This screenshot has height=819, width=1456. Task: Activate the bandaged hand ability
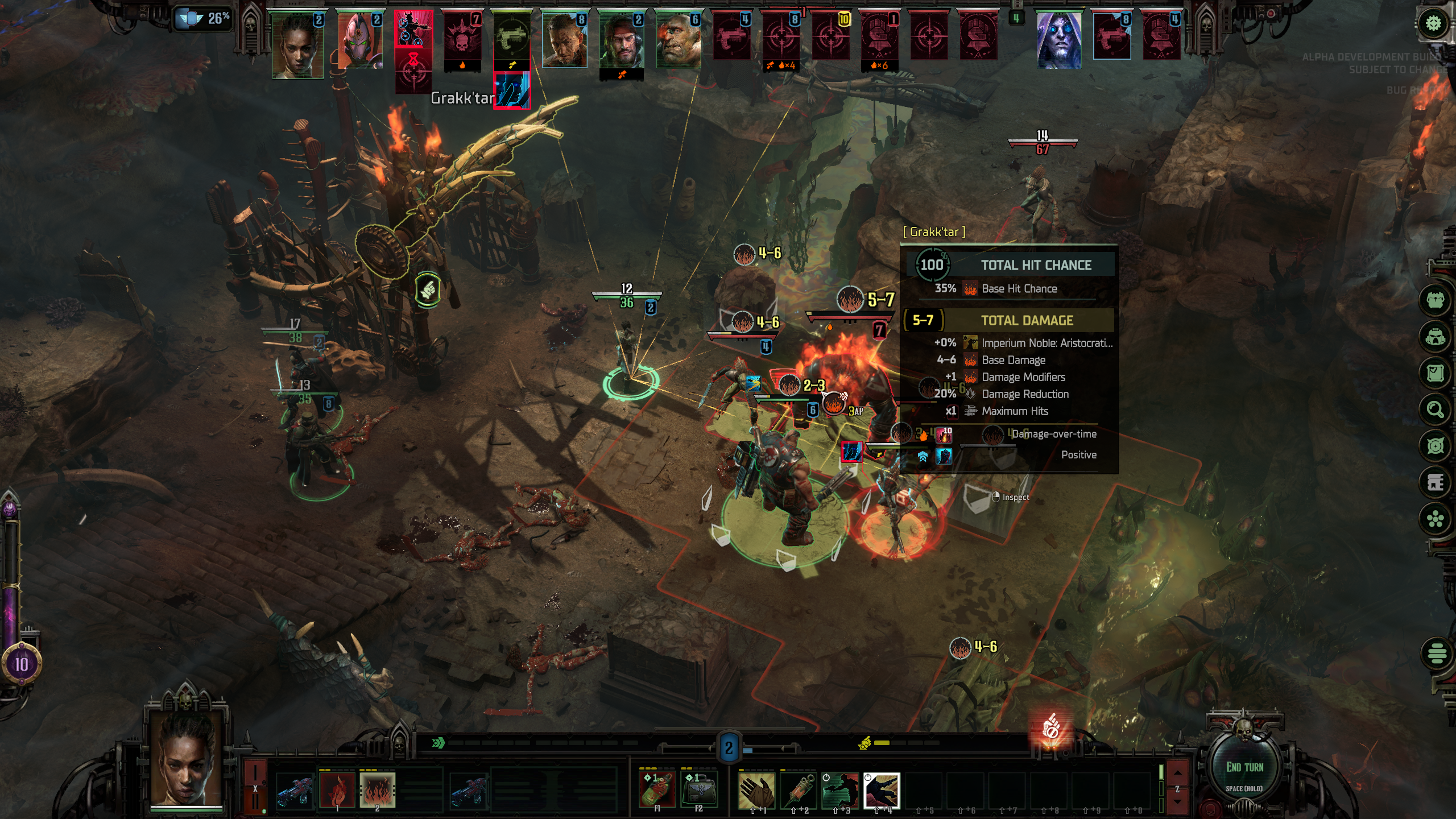click(756, 789)
